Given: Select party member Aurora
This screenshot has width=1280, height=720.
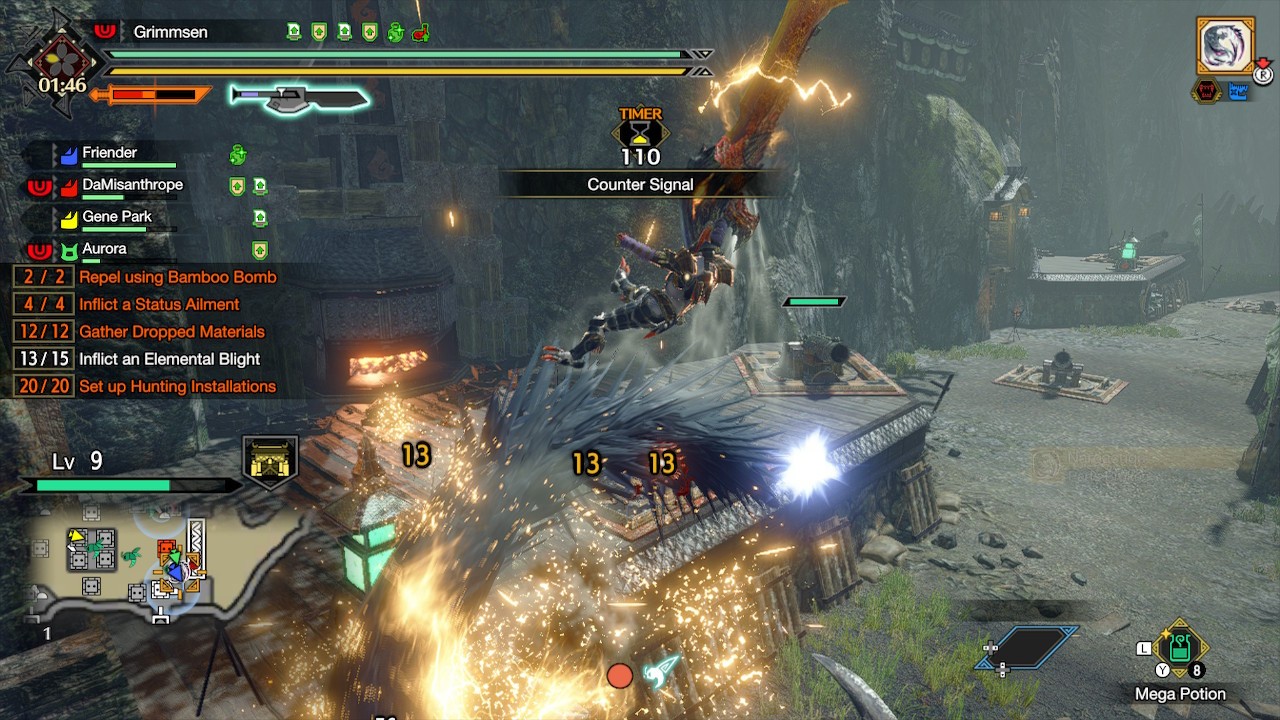Looking at the screenshot, I should 104,249.
